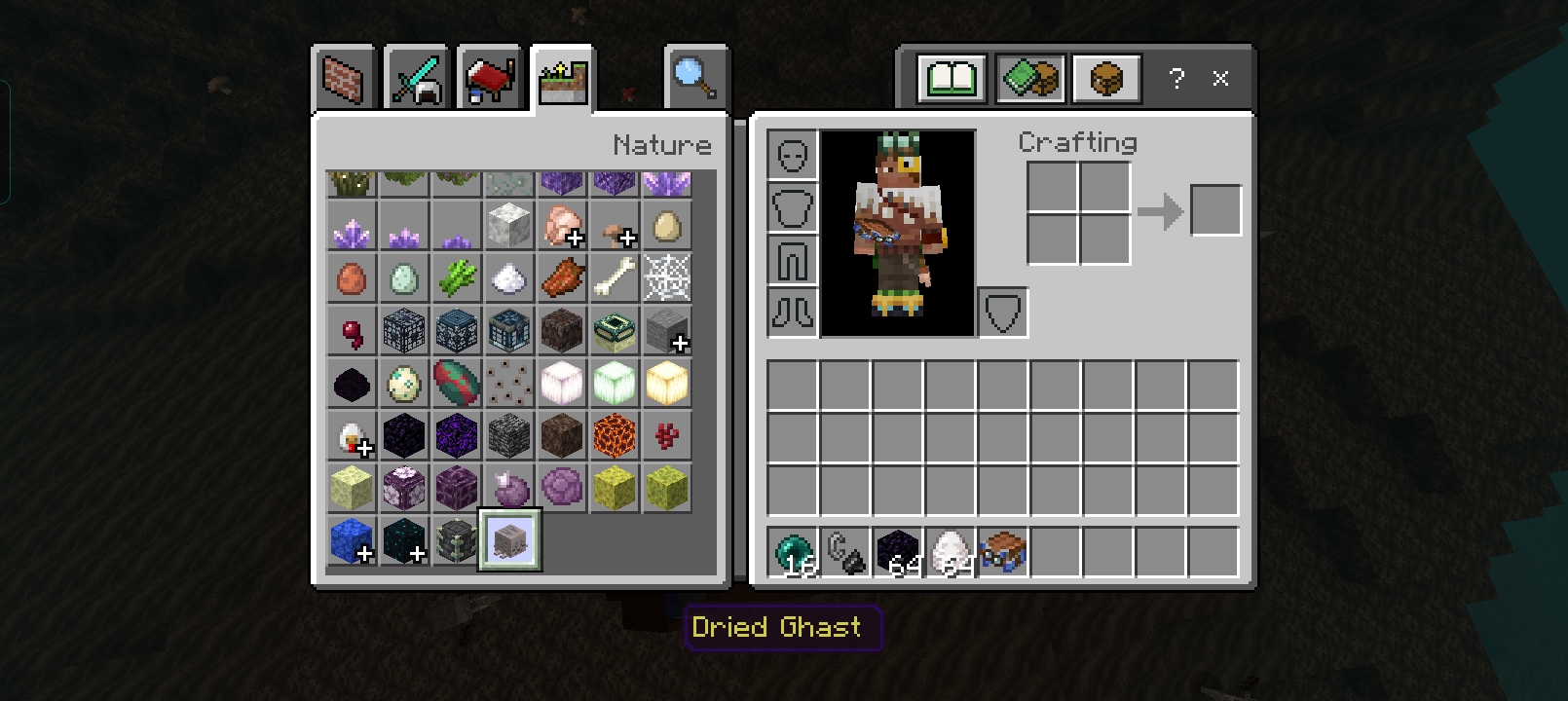Select the bone item
The width and height of the screenshot is (1568, 701).
click(615, 278)
